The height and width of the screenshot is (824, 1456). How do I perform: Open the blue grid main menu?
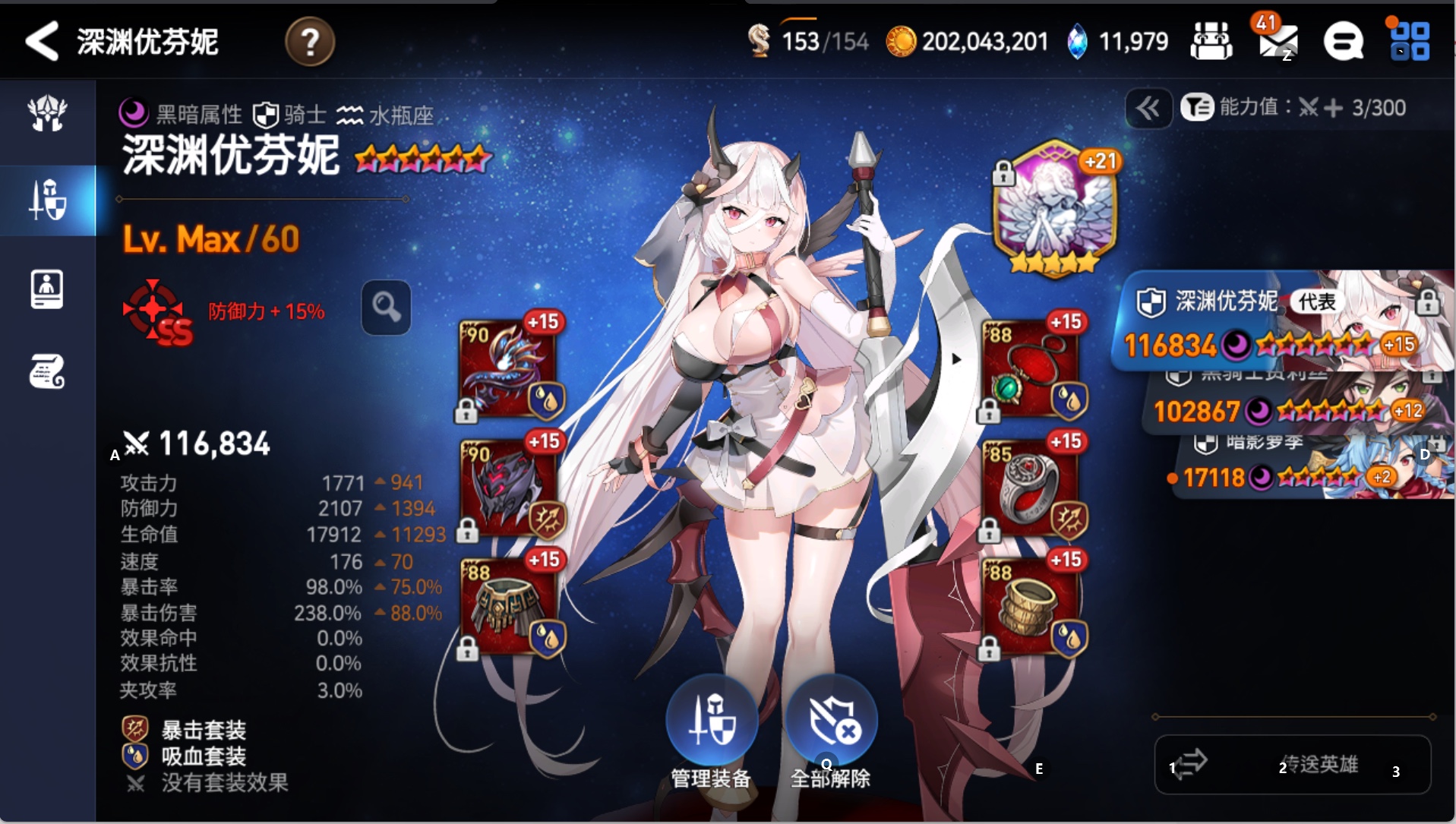(x=1410, y=41)
